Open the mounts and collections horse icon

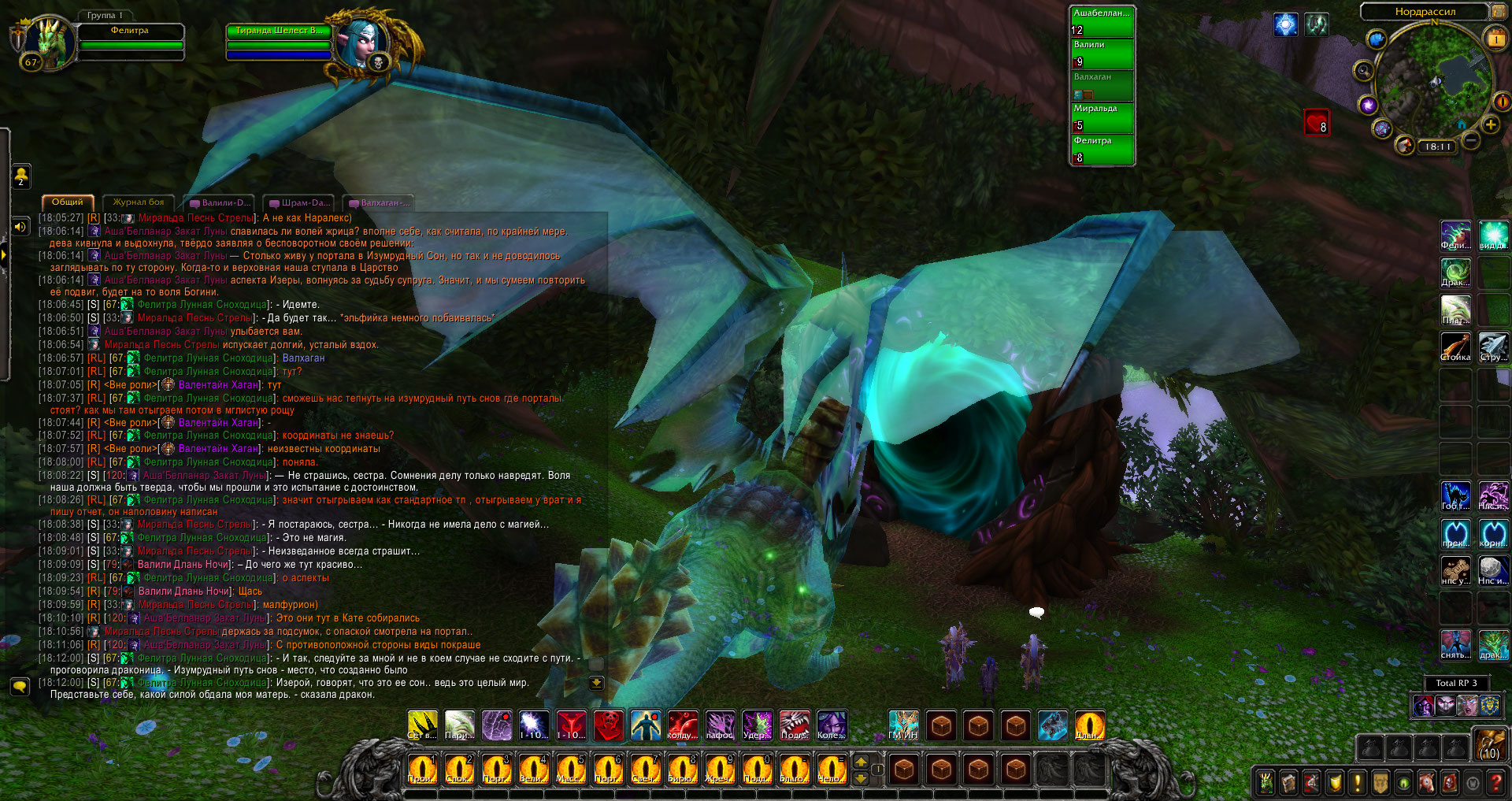point(1426,783)
